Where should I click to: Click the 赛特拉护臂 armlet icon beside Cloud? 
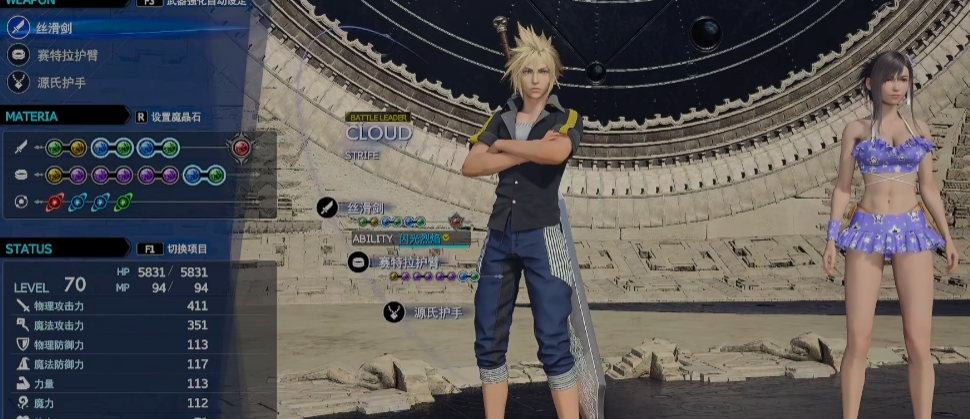(x=358, y=262)
